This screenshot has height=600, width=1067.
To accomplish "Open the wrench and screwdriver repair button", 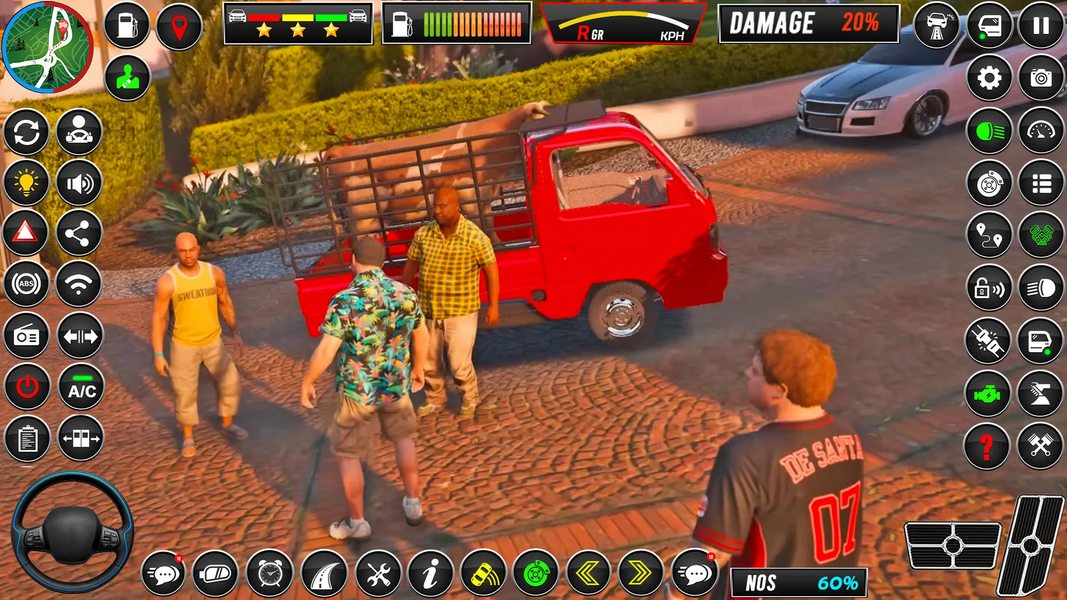I will [378, 573].
